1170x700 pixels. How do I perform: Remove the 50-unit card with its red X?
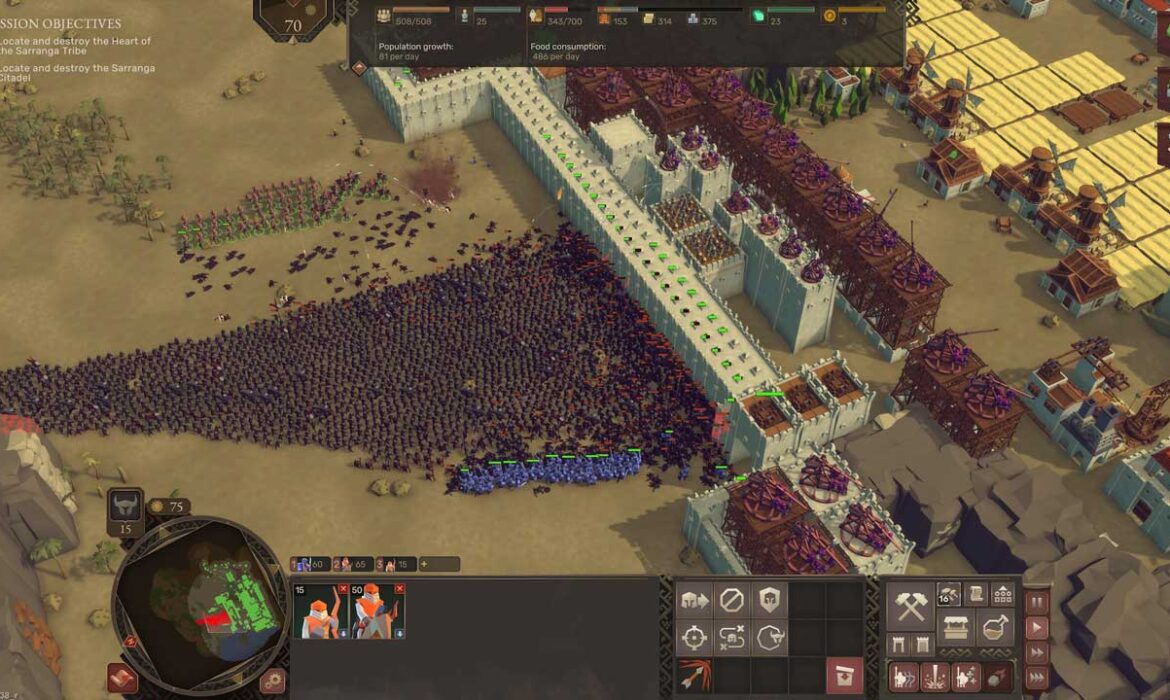pos(399,589)
